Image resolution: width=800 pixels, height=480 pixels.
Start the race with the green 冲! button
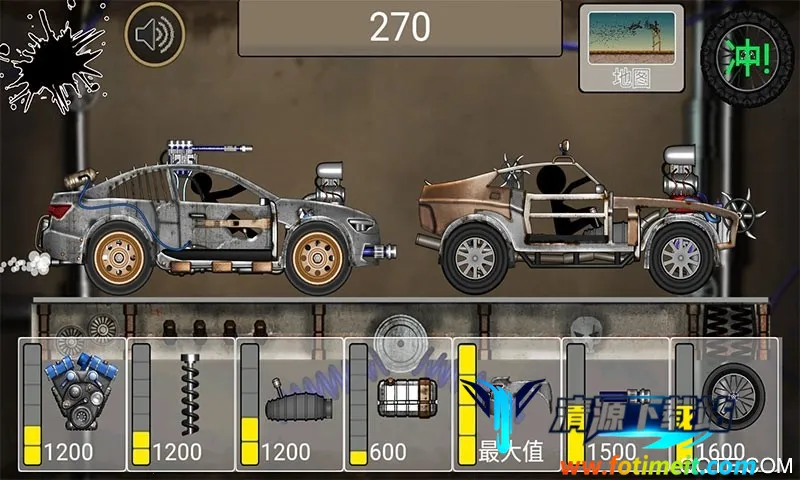tap(745, 51)
